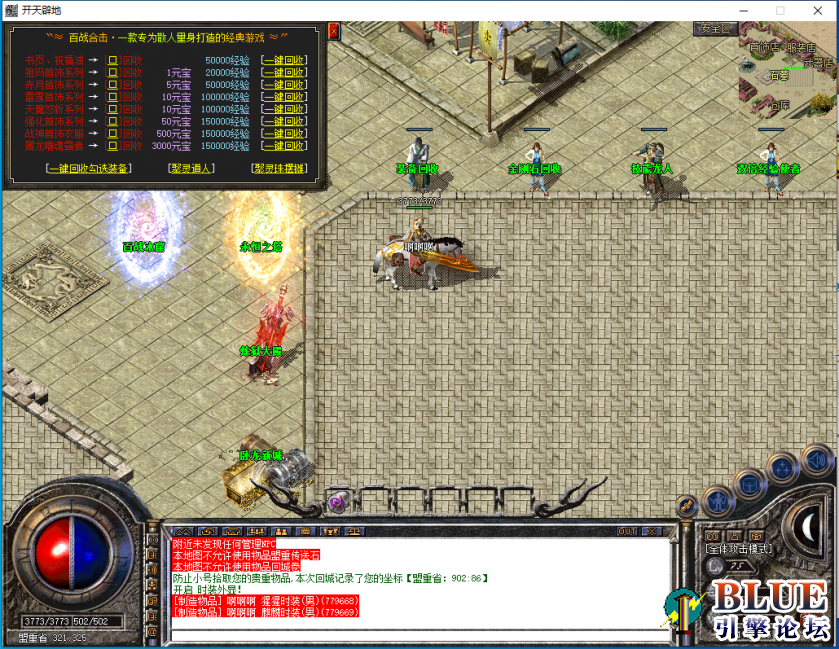Open the town minimap

click(786, 75)
